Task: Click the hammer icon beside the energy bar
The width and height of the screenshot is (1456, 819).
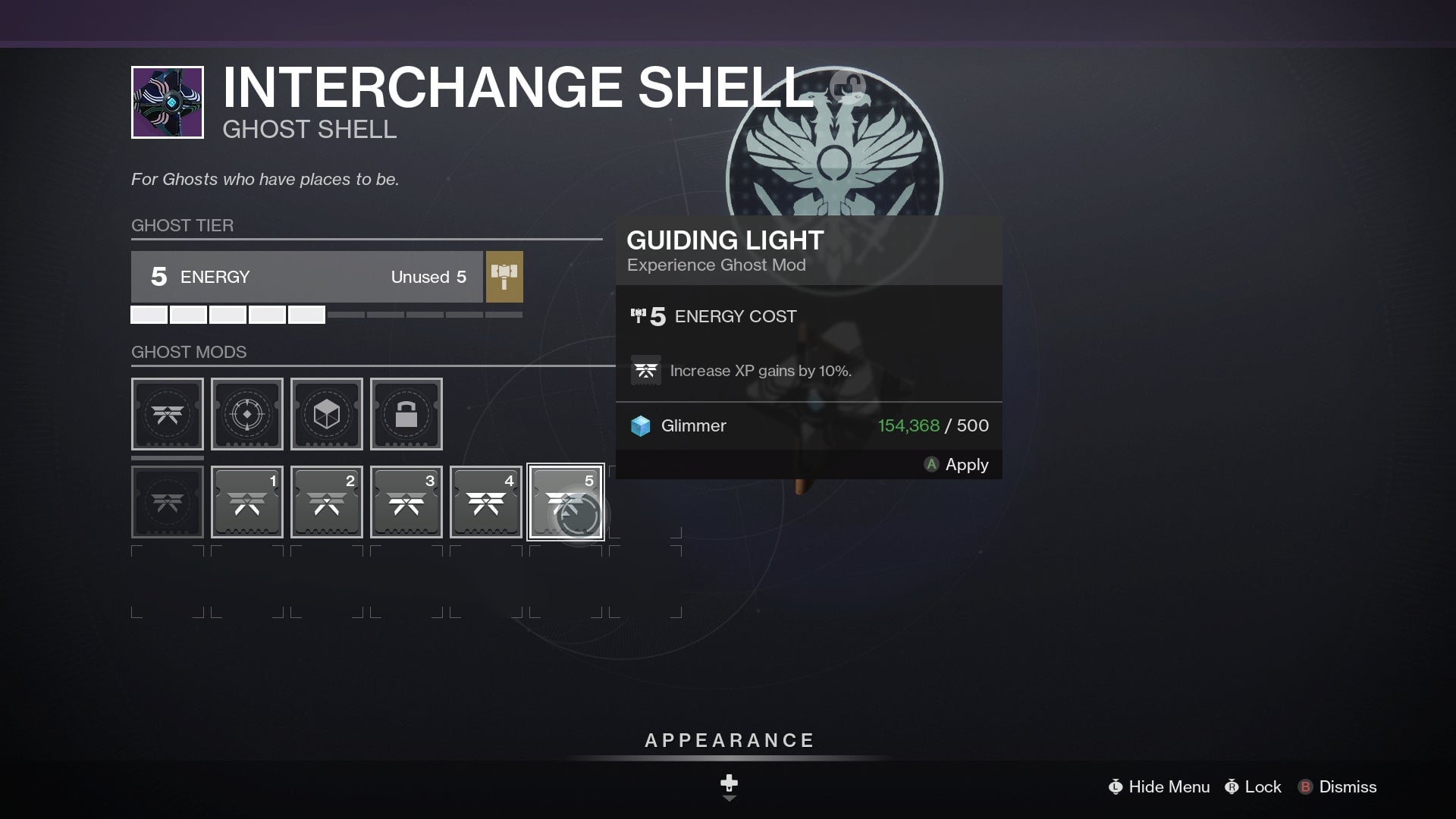Action: click(x=505, y=278)
